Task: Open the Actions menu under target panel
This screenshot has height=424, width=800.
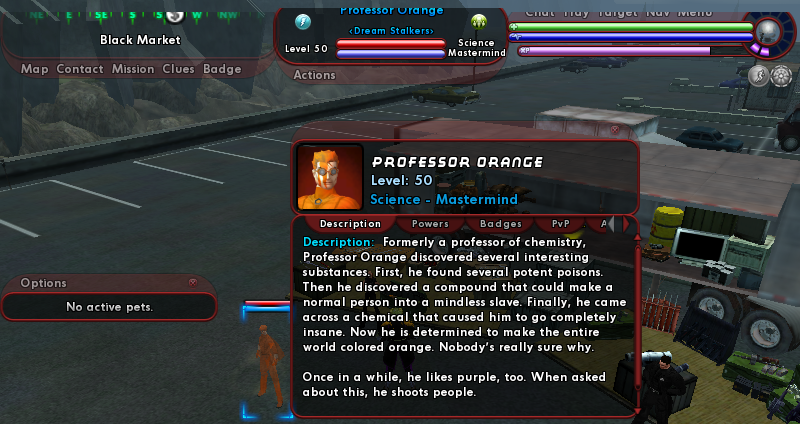Action: [x=315, y=75]
